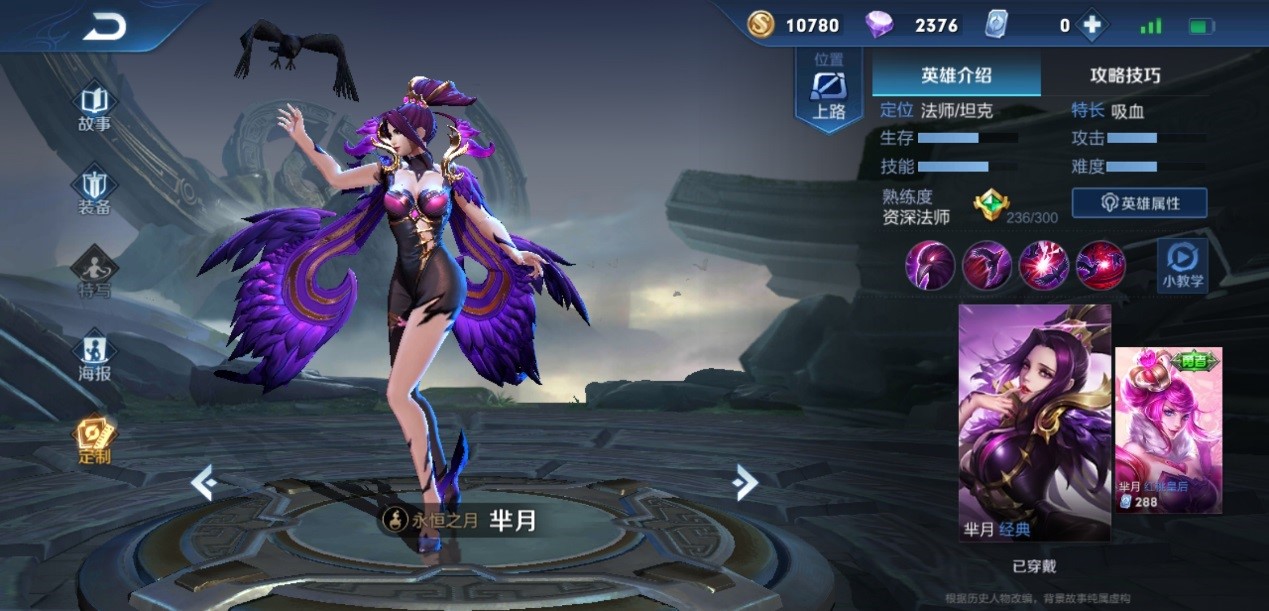Open the 特写 close-up view
Screen dimensions: 1269x611
click(x=94, y=274)
